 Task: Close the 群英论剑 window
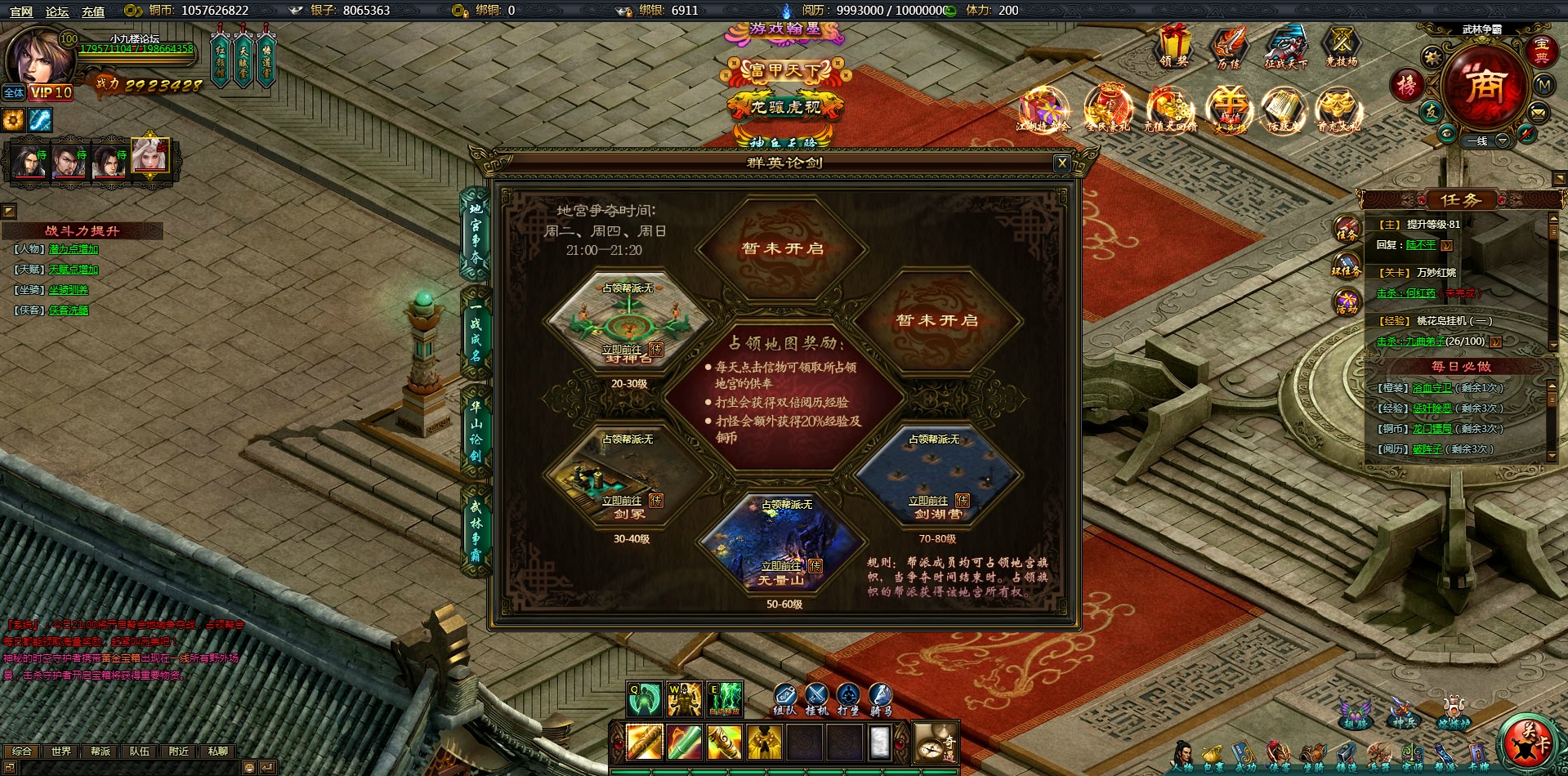tap(1061, 163)
